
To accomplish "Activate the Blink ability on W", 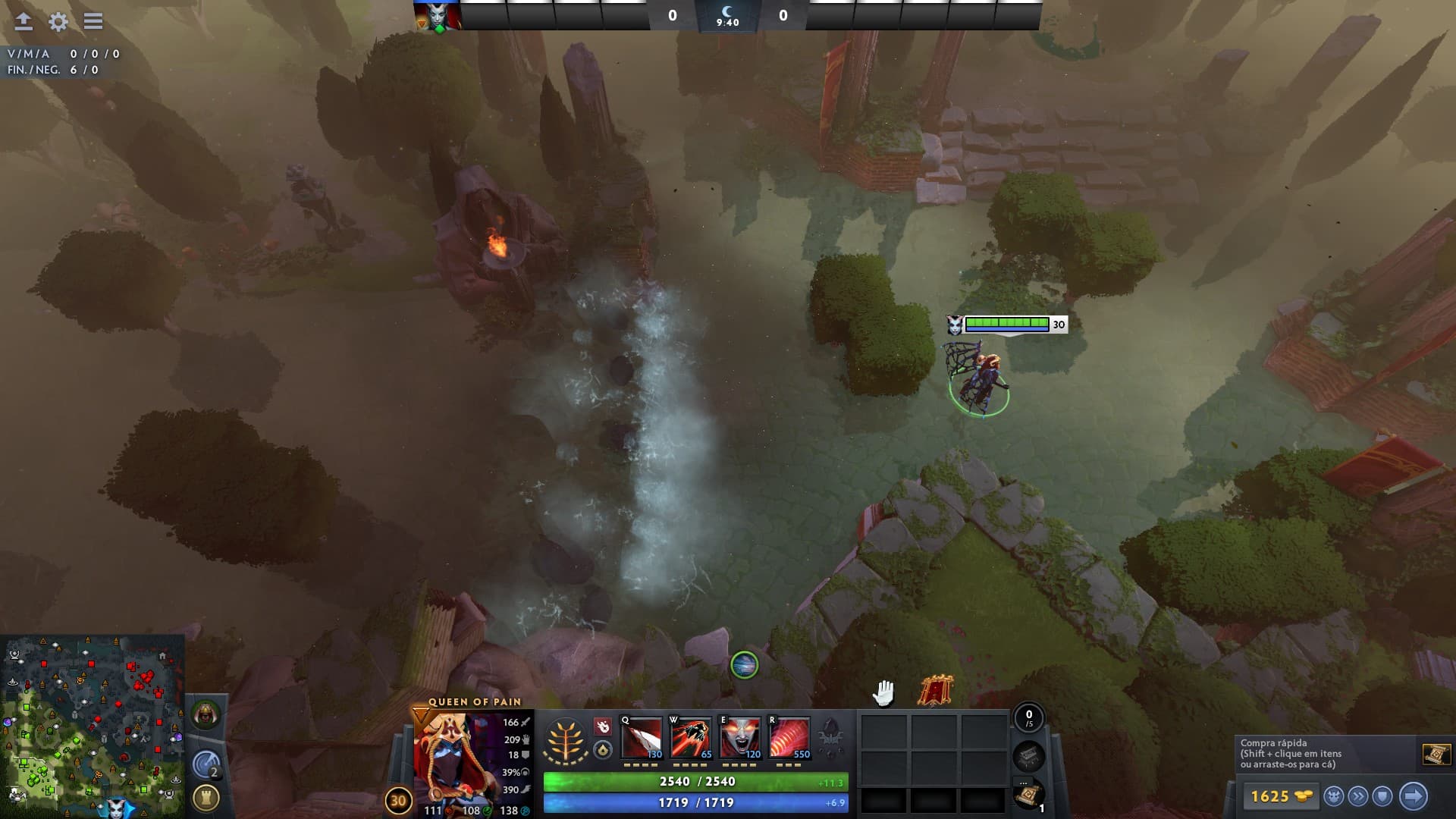I will pyautogui.click(x=691, y=738).
